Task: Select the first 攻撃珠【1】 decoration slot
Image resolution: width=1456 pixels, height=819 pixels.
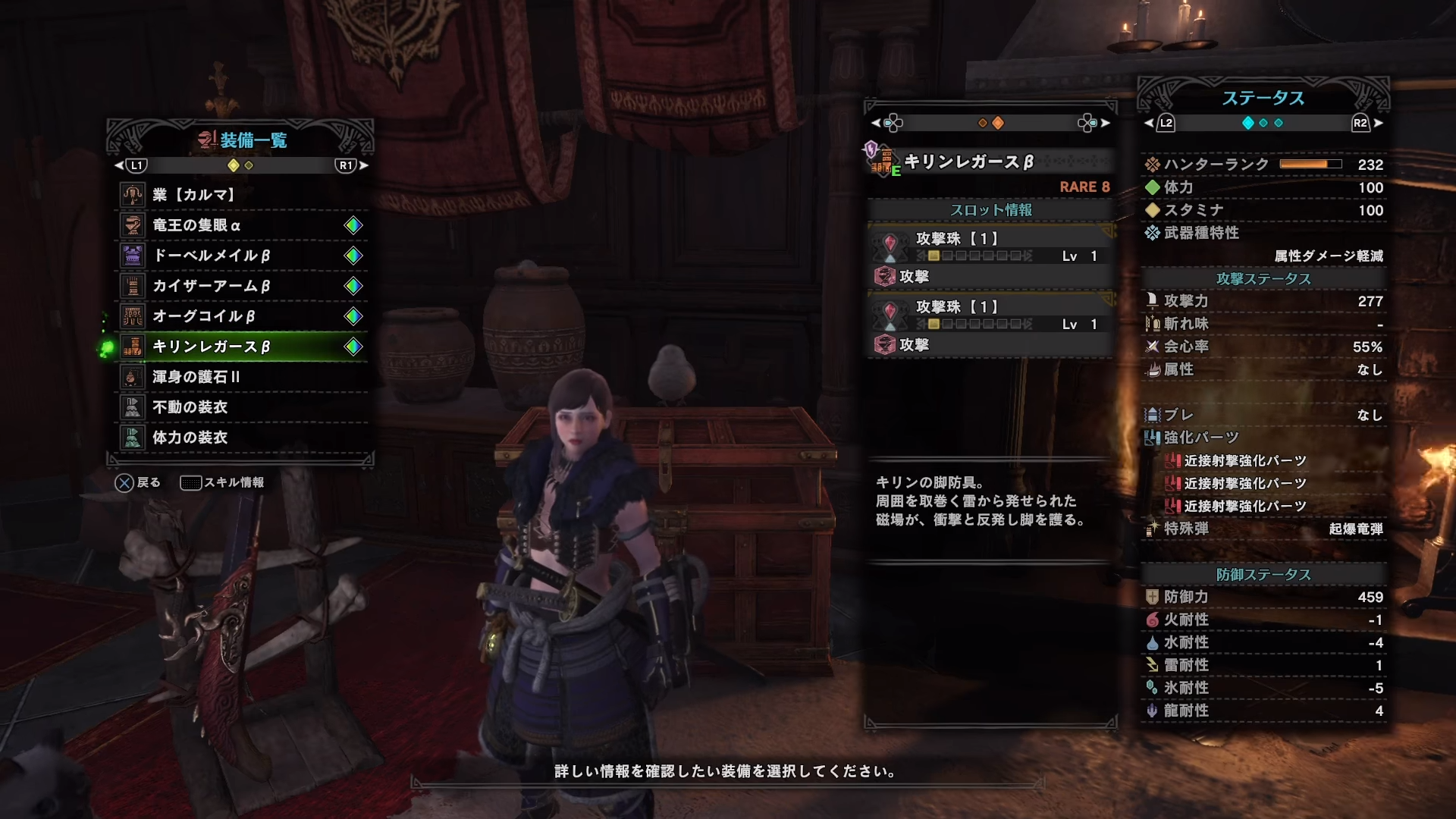Action: [990, 246]
